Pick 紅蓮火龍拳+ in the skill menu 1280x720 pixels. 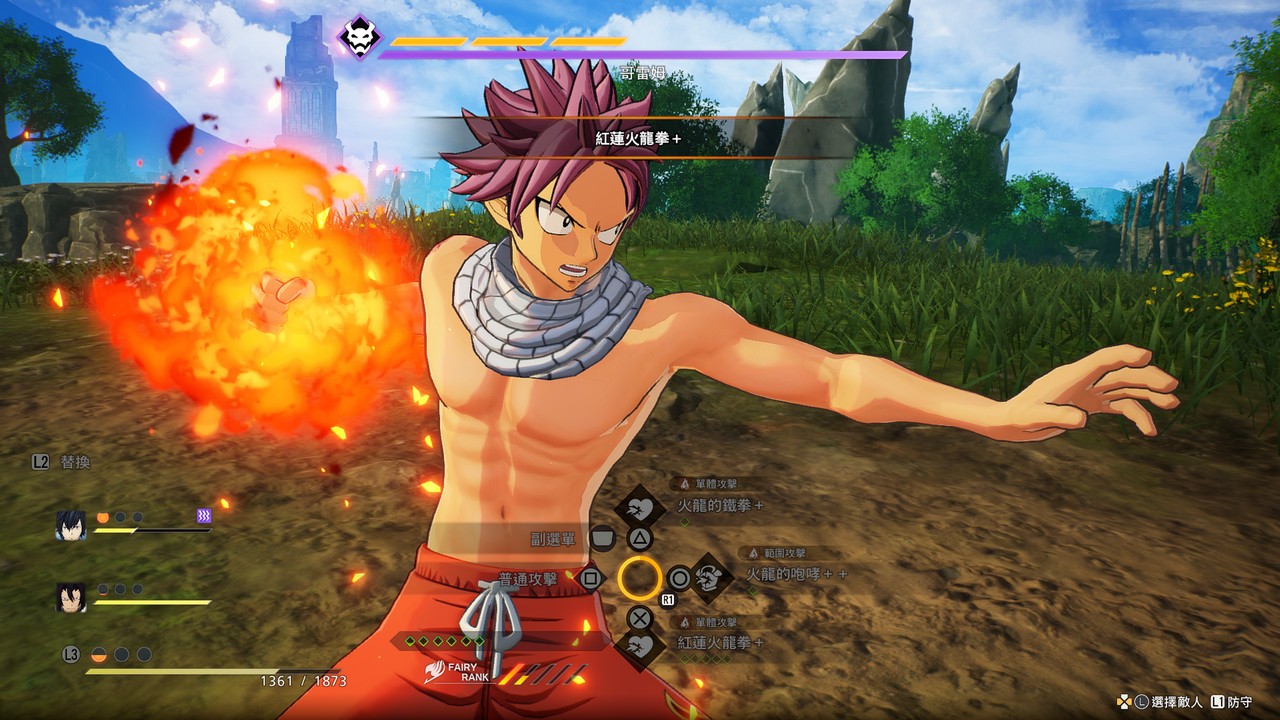pyautogui.click(x=720, y=642)
